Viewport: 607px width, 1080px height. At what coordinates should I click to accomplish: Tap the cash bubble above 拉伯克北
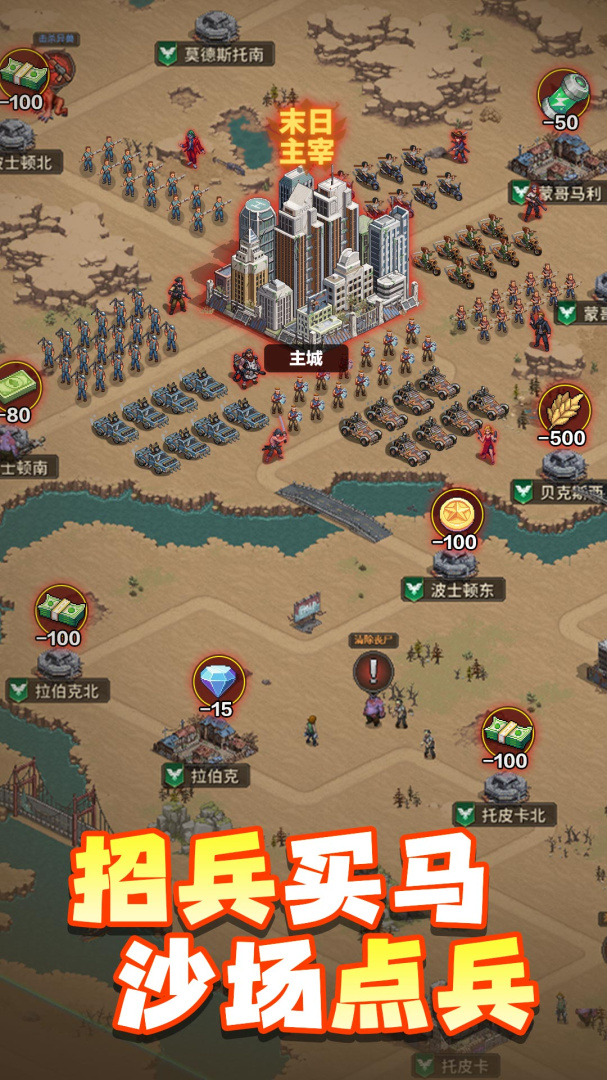[x=60, y=610]
